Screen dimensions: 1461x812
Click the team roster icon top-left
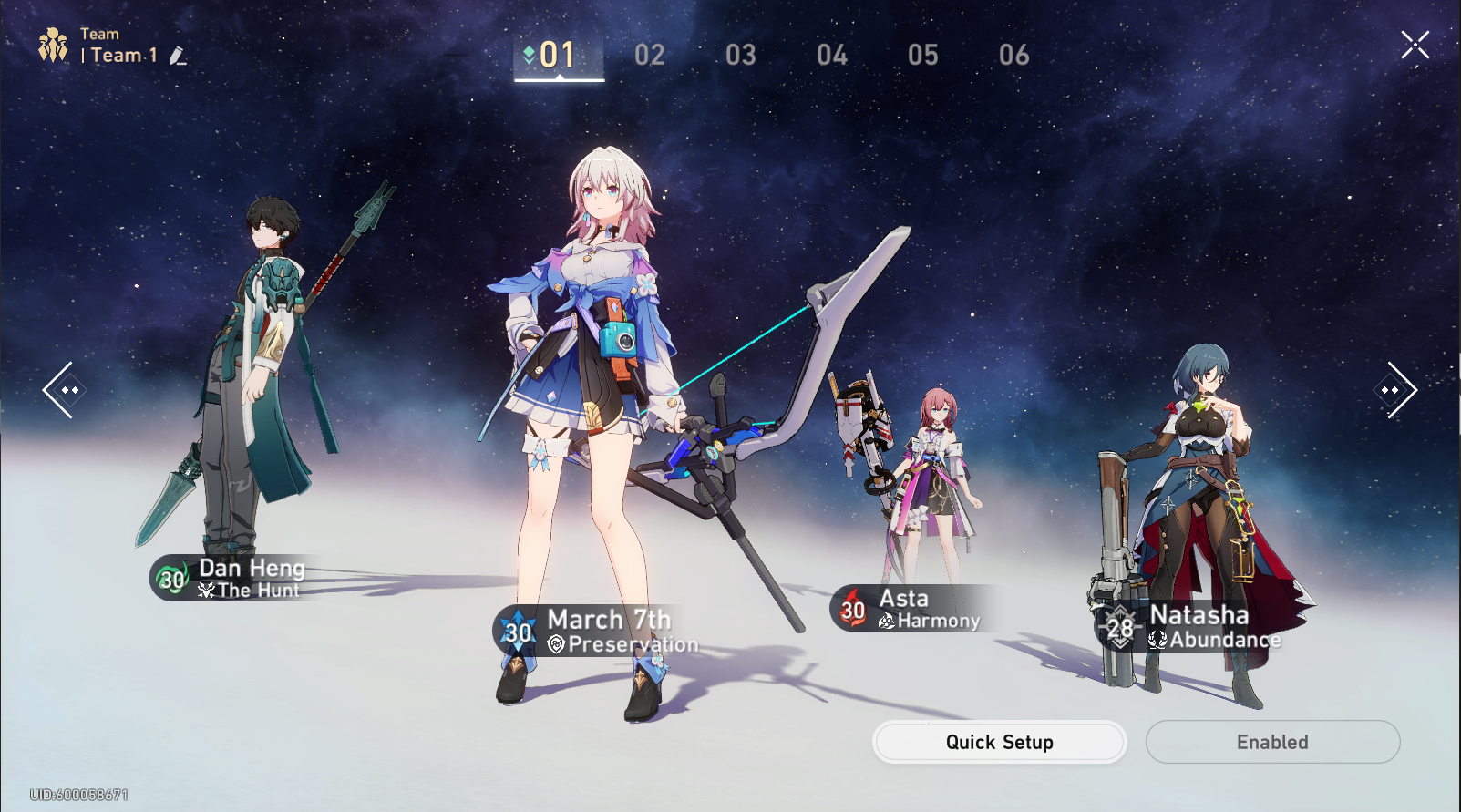pyautogui.click(x=55, y=45)
